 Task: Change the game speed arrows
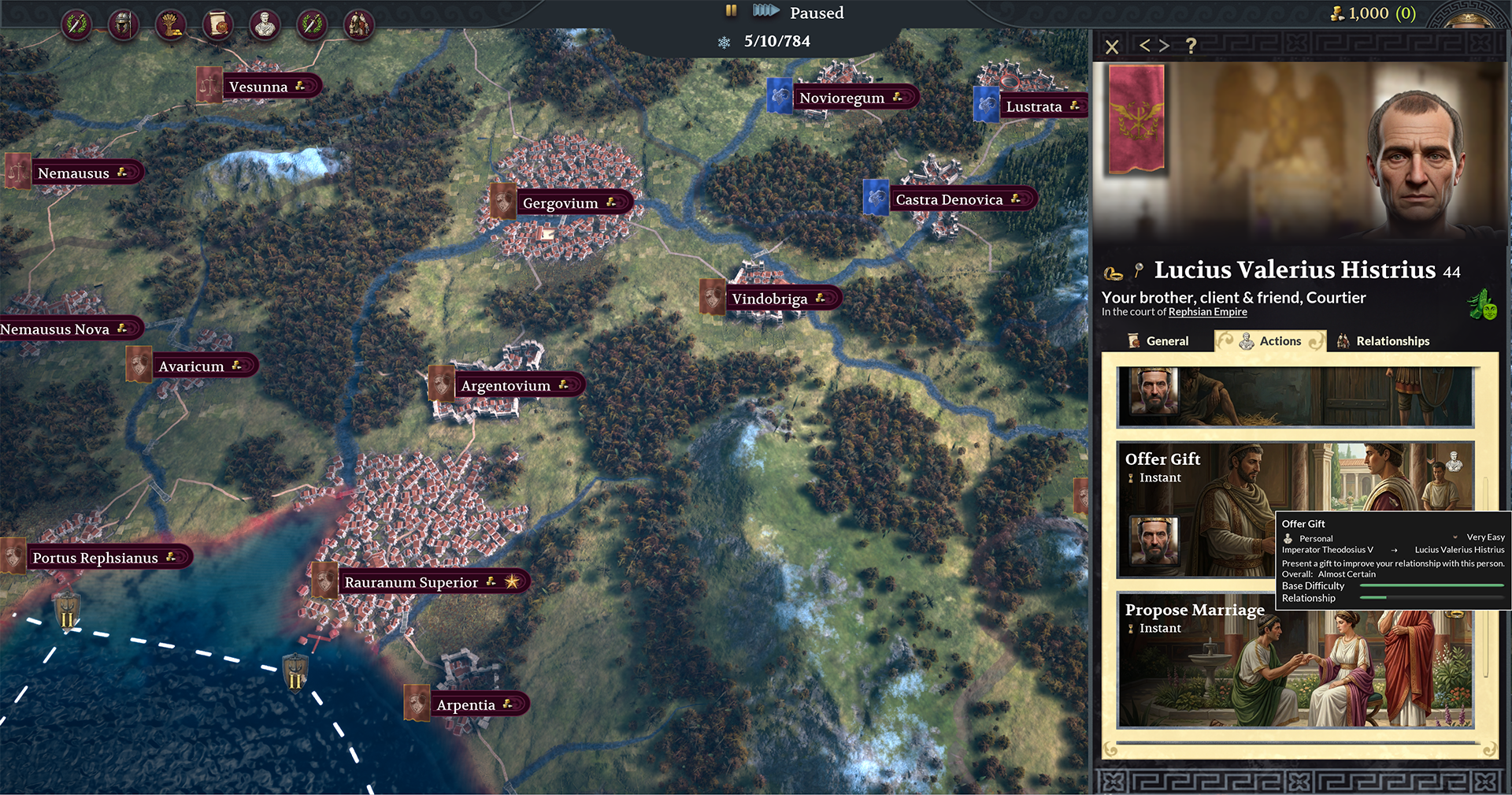point(765,11)
